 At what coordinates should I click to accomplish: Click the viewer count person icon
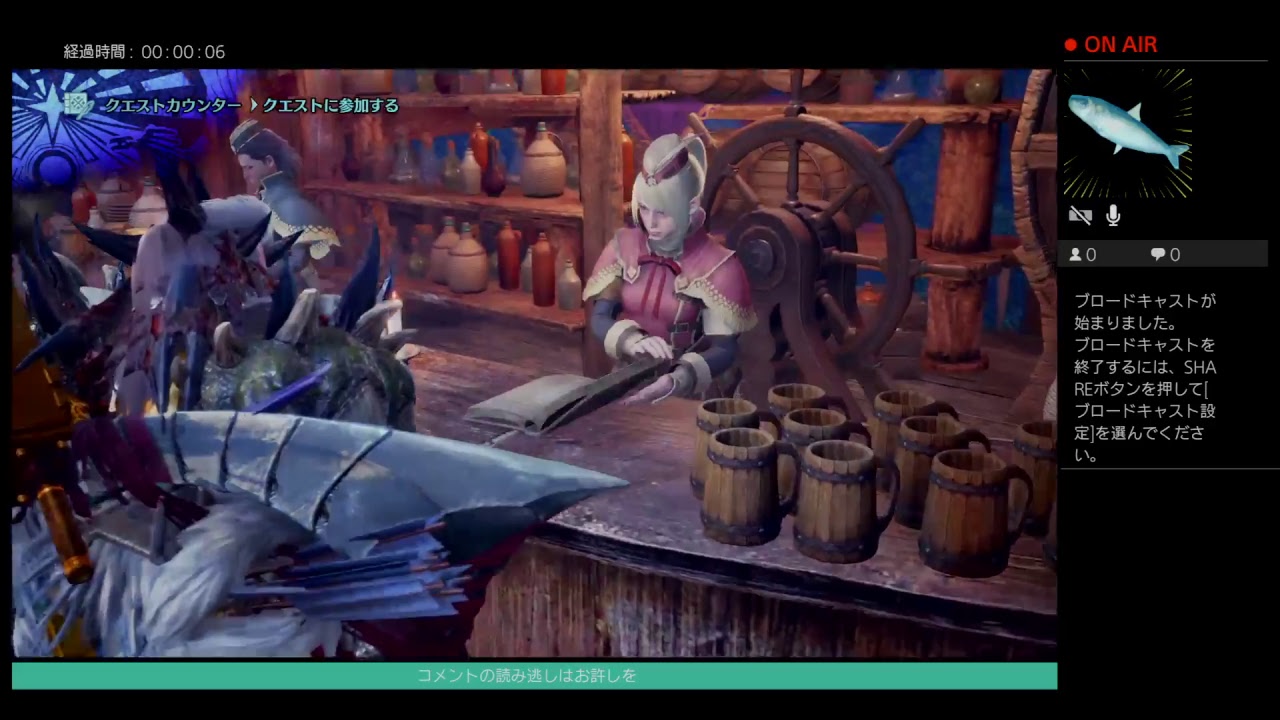[x=1076, y=254]
